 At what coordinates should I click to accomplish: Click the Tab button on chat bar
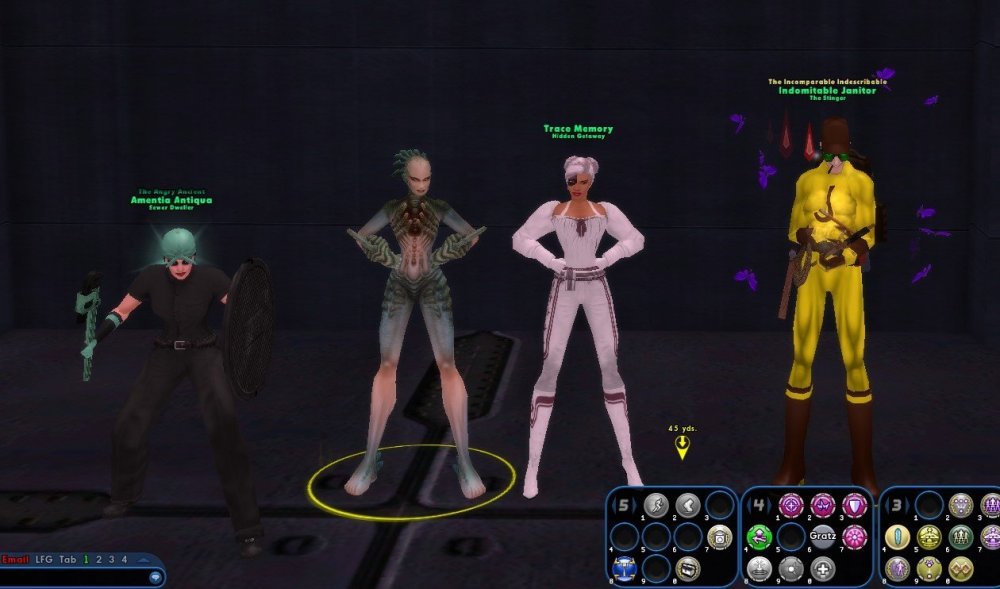[x=67, y=559]
